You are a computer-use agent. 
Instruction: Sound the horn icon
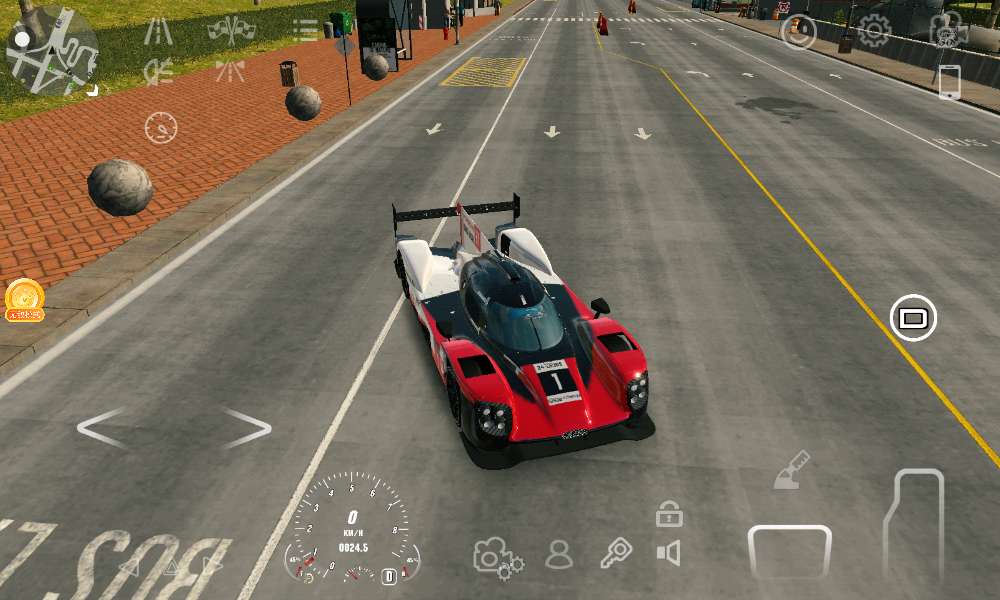pyautogui.click(x=668, y=553)
